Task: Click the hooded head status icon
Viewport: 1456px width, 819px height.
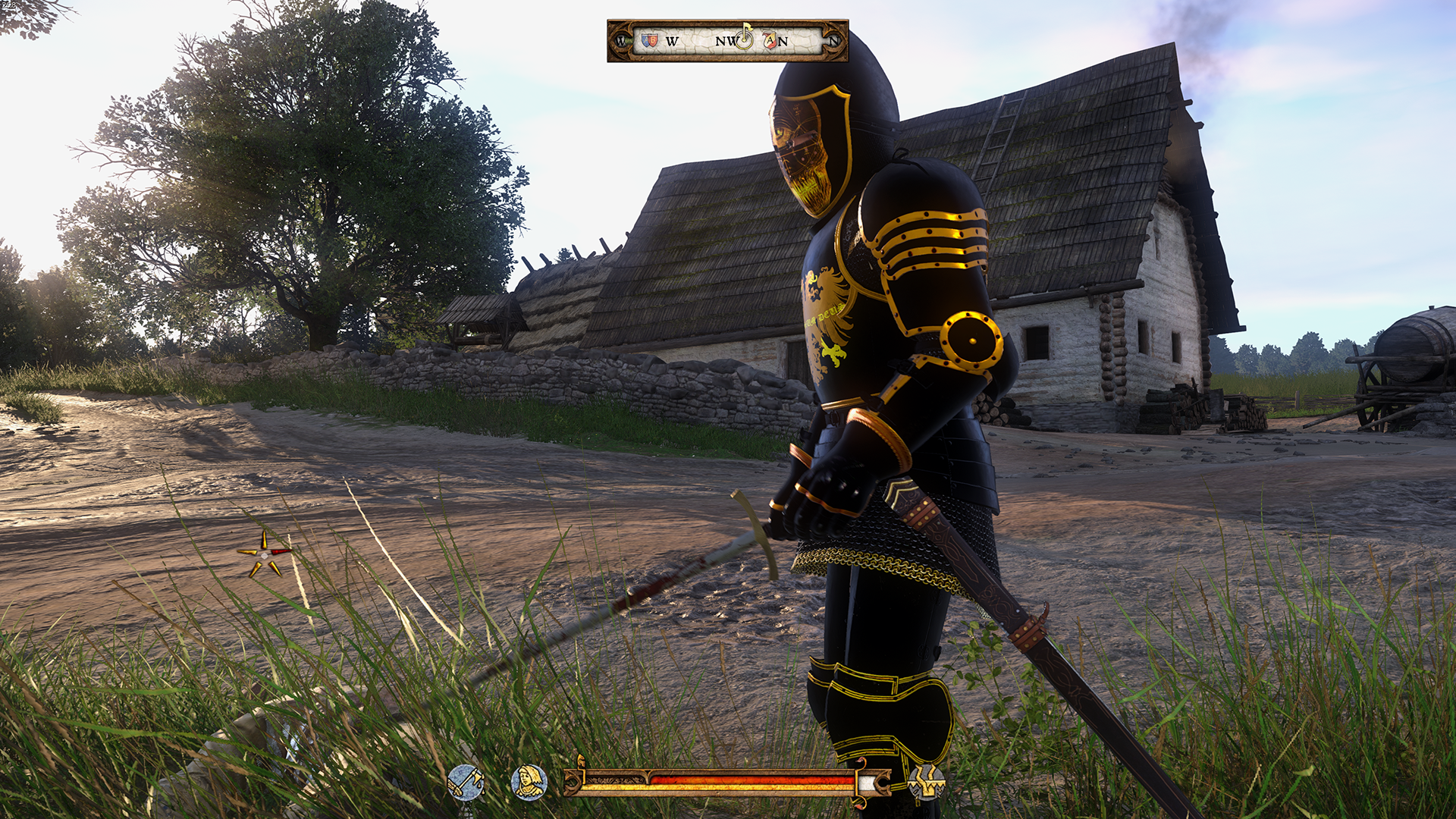Action: pyautogui.click(x=529, y=783)
